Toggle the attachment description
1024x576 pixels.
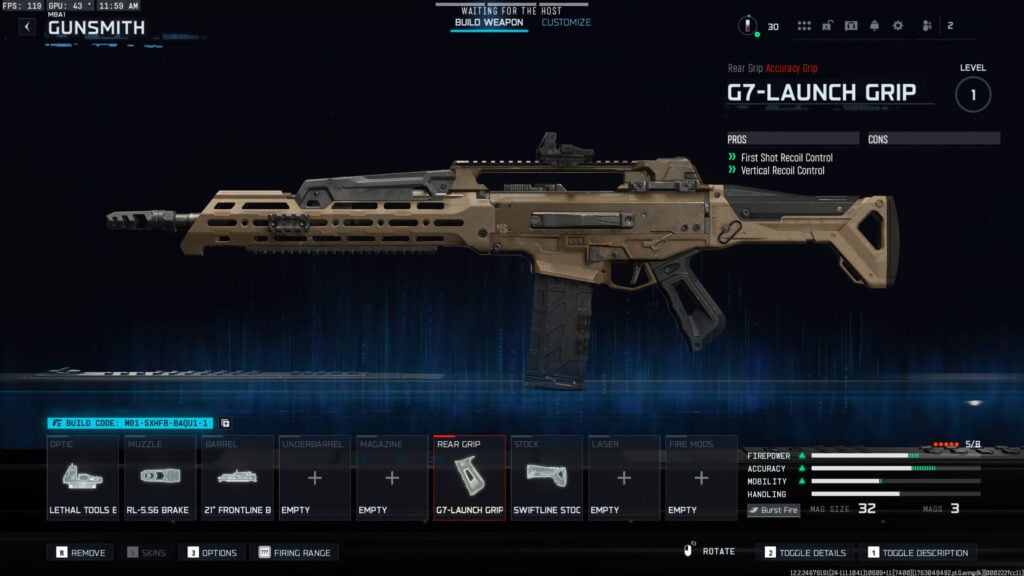(x=917, y=552)
